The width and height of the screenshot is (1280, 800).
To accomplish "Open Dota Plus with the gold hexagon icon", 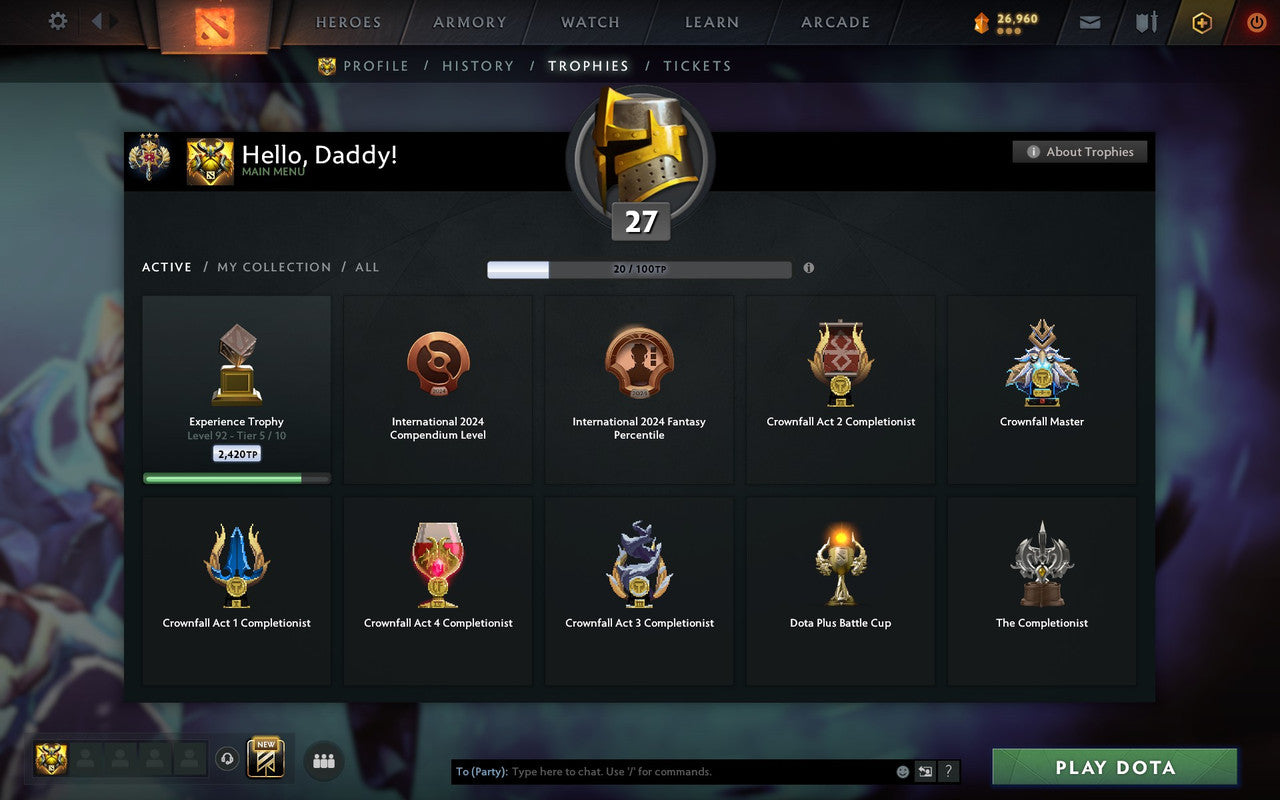I will (x=1200, y=22).
